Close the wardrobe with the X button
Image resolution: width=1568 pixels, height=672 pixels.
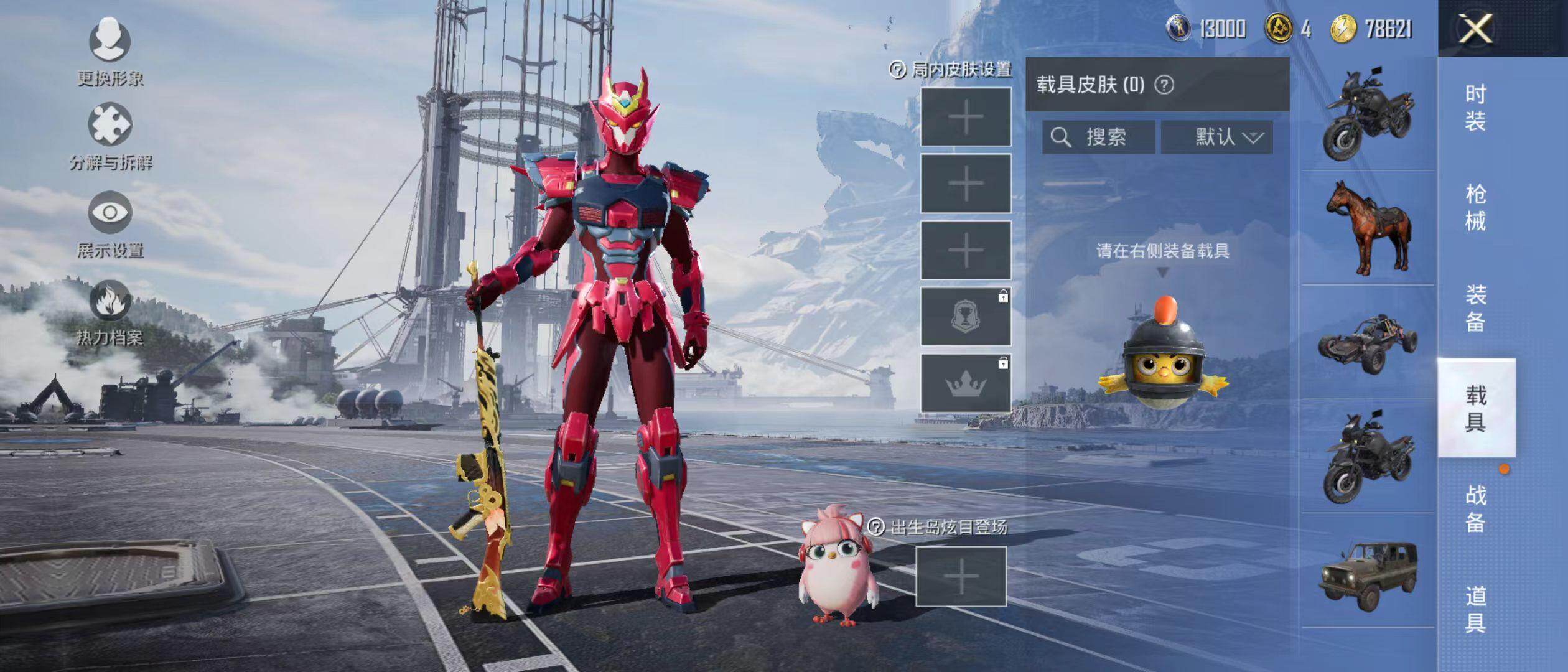(x=1476, y=29)
